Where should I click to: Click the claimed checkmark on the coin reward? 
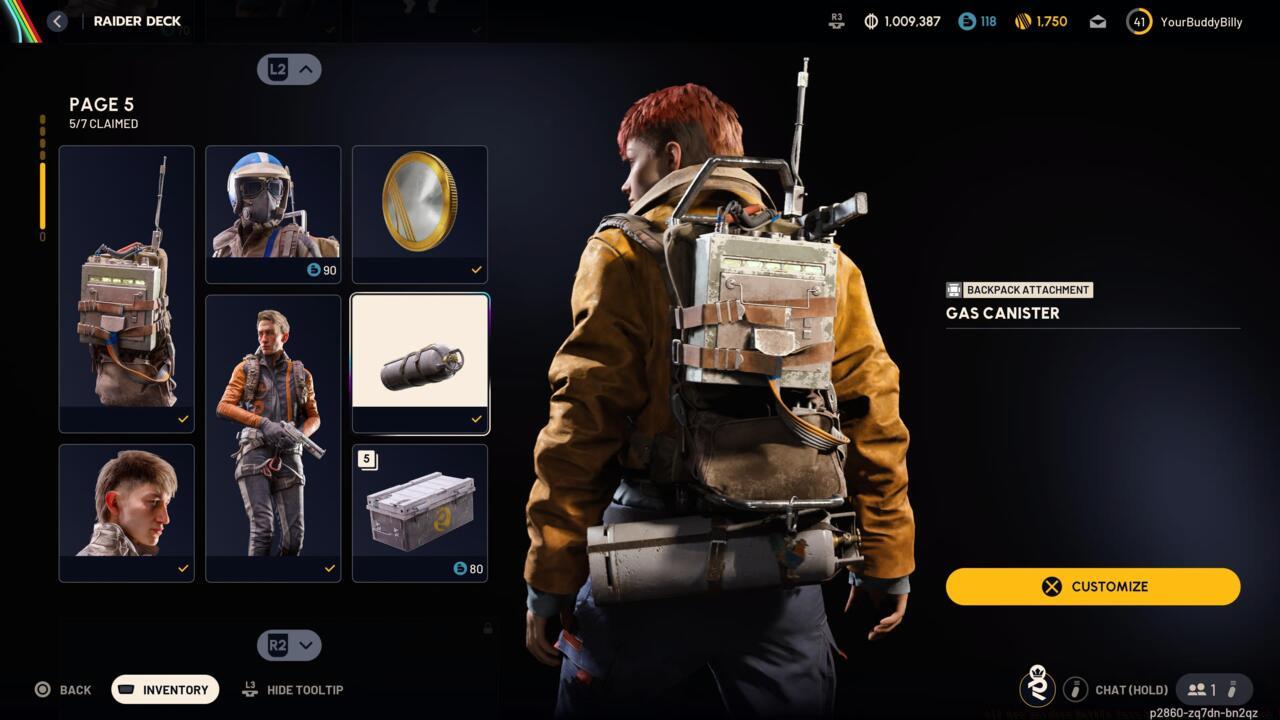pyautogui.click(x=477, y=268)
